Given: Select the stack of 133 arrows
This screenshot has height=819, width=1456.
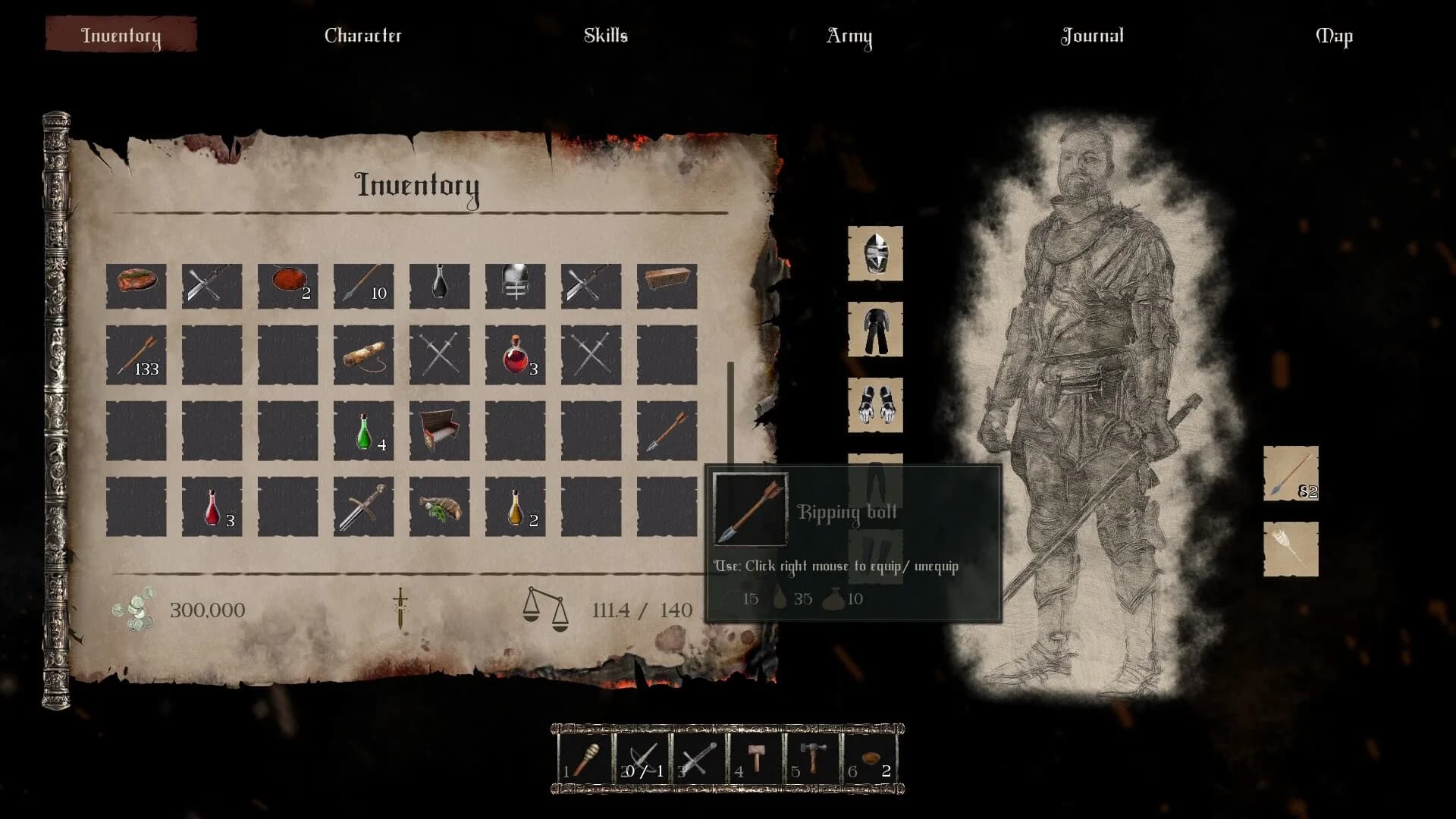Looking at the screenshot, I should pyautogui.click(x=136, y=355).
